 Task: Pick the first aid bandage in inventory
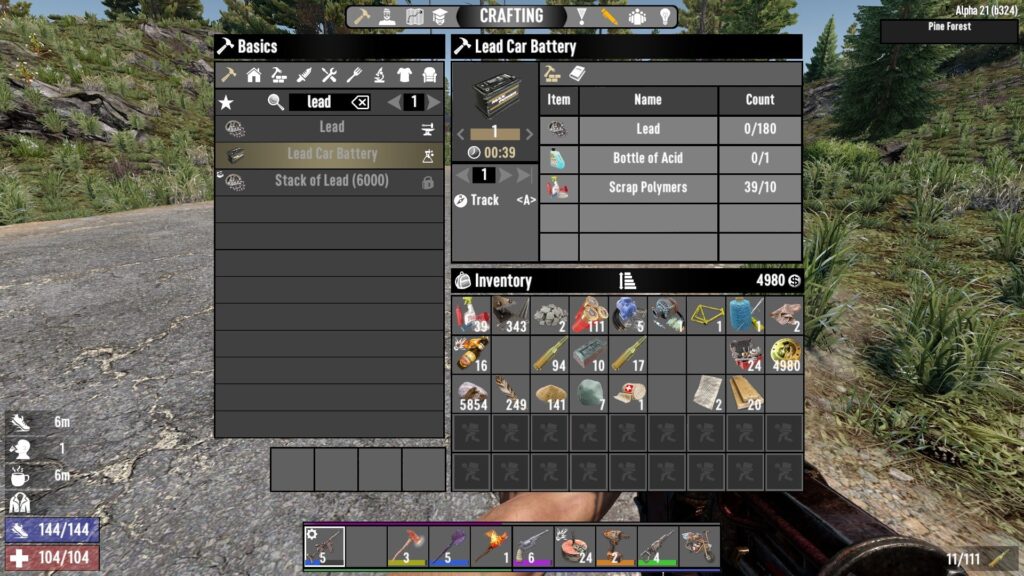[x=627, y=393]
